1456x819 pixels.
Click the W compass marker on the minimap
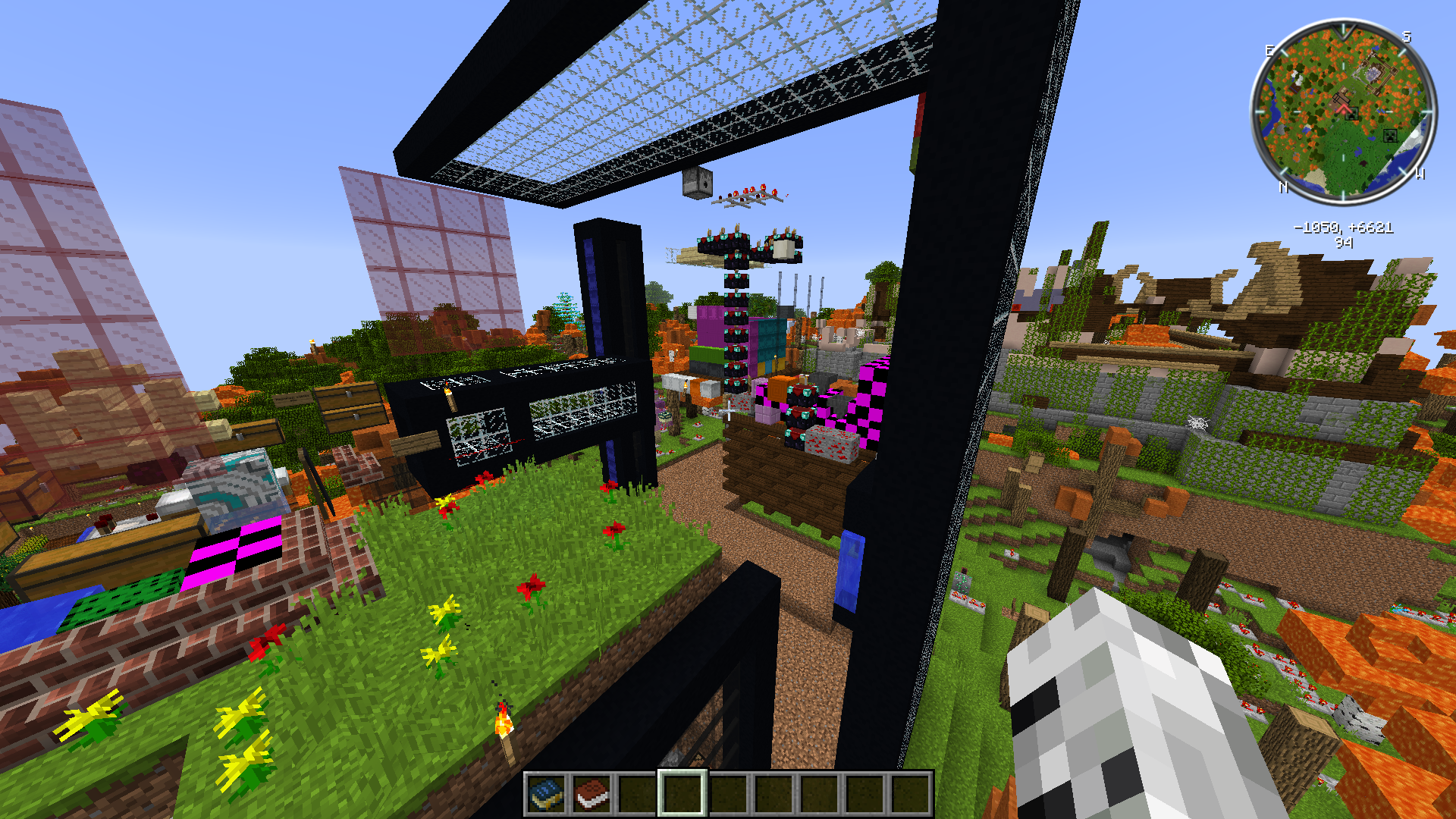coord(1420,174)
